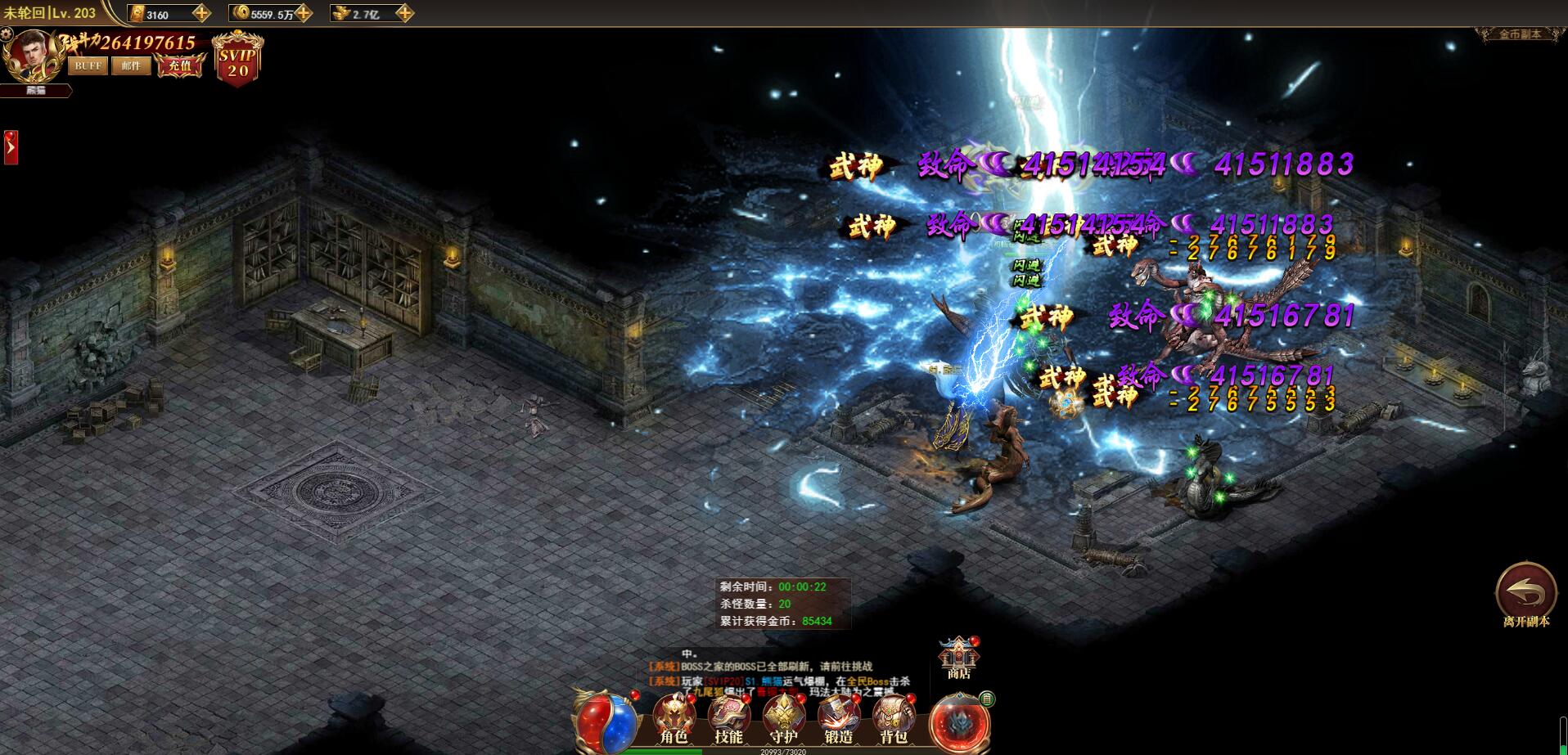Open settings via the gear icon
The height and width of the screenshot is (755, 1568).
7,34
